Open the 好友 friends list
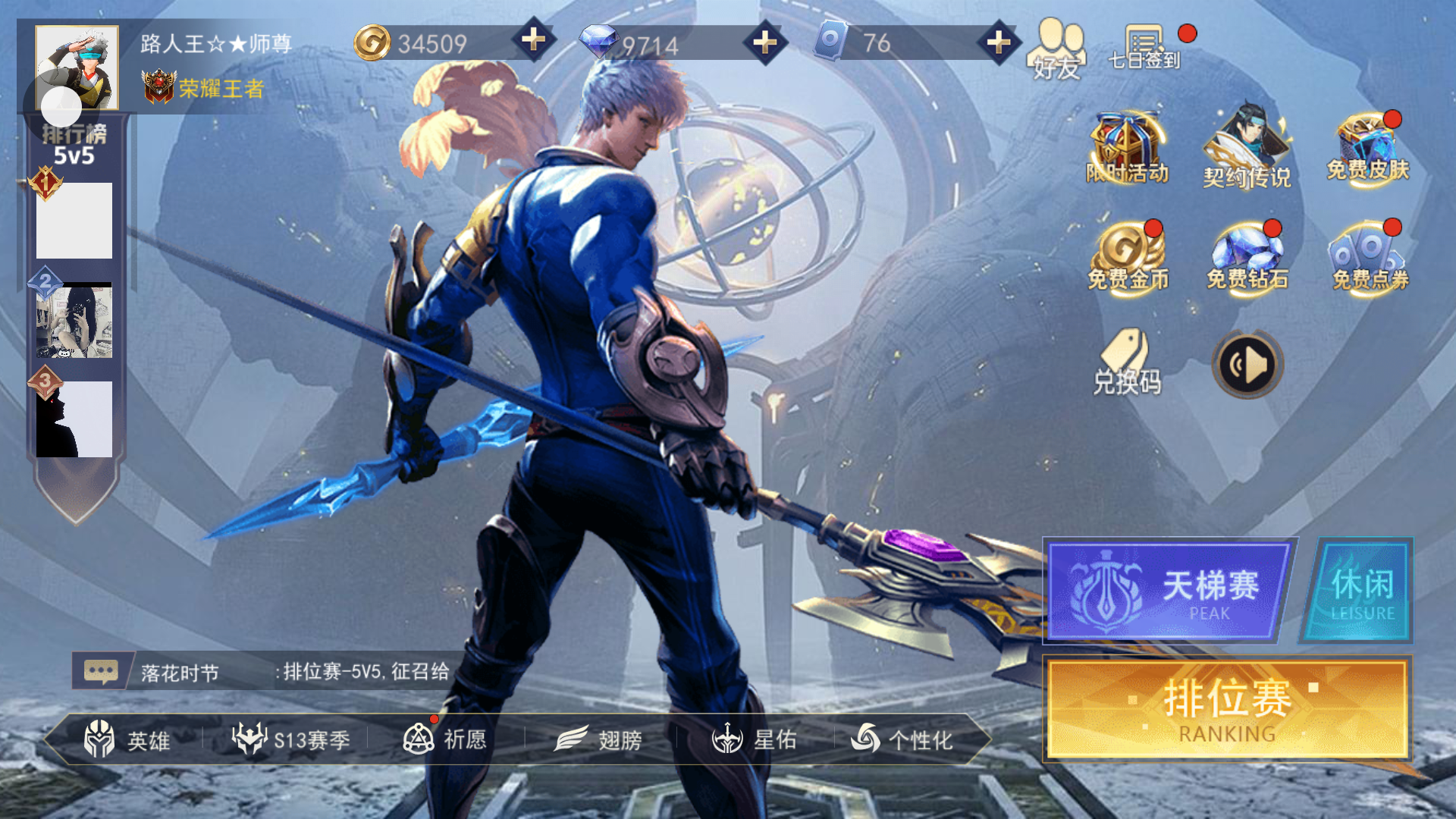 coord(1057,49)
